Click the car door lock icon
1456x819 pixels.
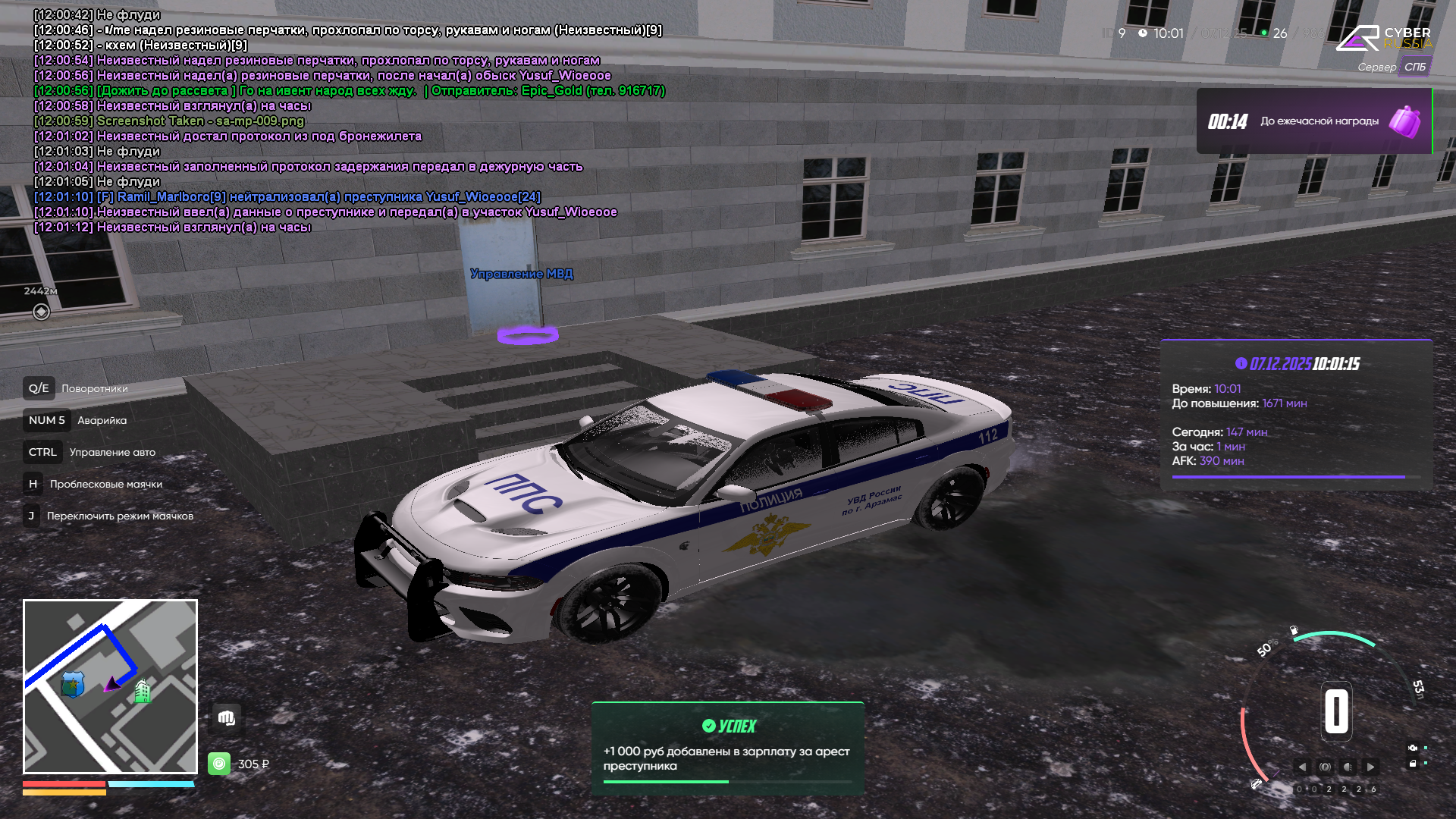[x=1413, y=764]
